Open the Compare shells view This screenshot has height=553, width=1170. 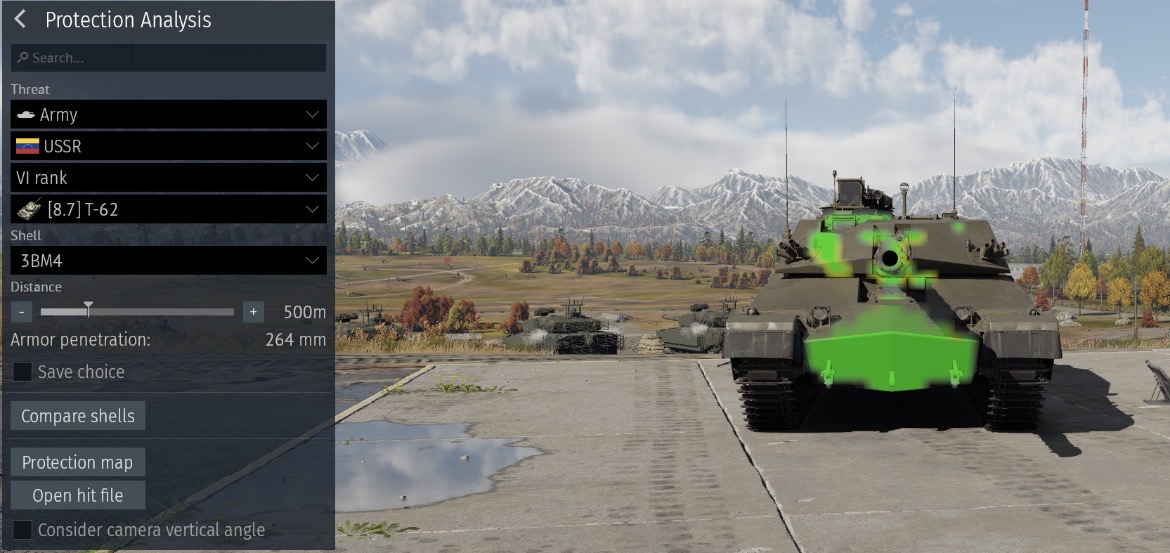pos(78,416)
